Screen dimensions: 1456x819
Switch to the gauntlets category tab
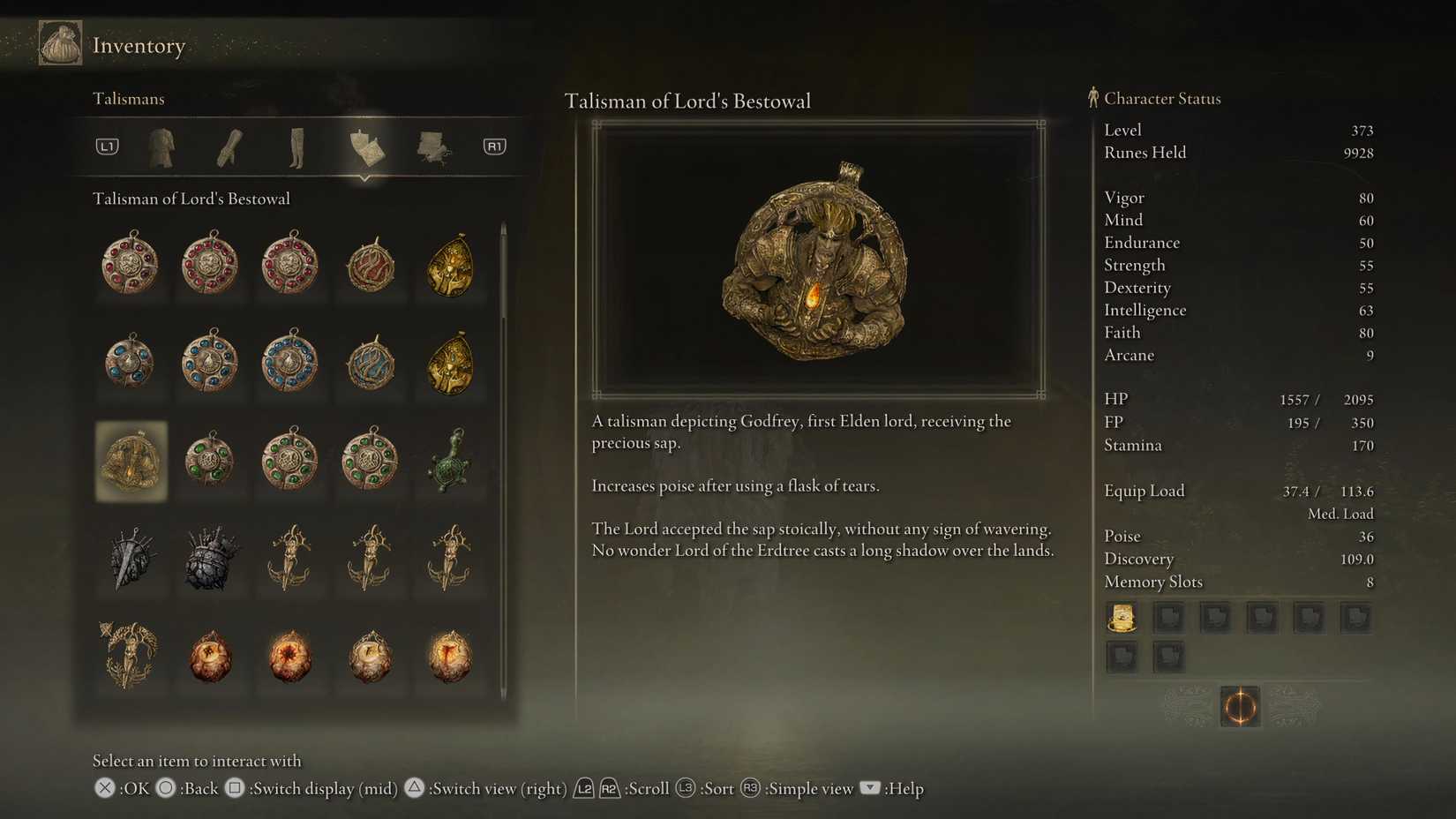point(228,147)
